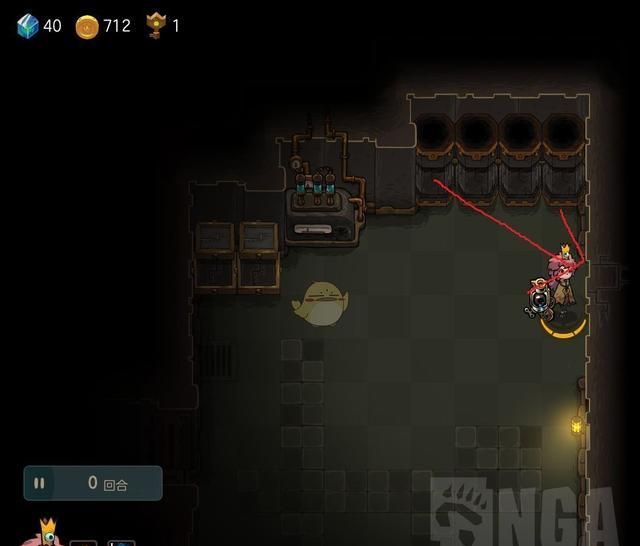
Task: Tap the gold coin currency icon
Action: pyautogui.click(x=88, y=26)
